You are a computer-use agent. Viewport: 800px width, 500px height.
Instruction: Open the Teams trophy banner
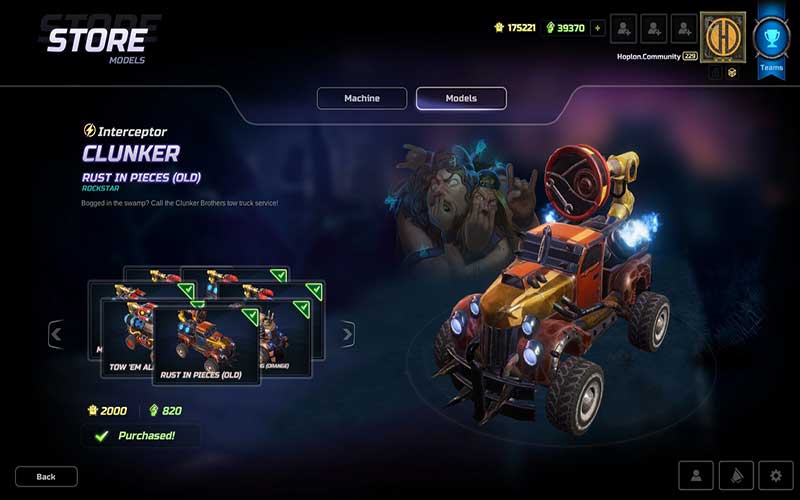pyautogui.click(x=771, y=40)
